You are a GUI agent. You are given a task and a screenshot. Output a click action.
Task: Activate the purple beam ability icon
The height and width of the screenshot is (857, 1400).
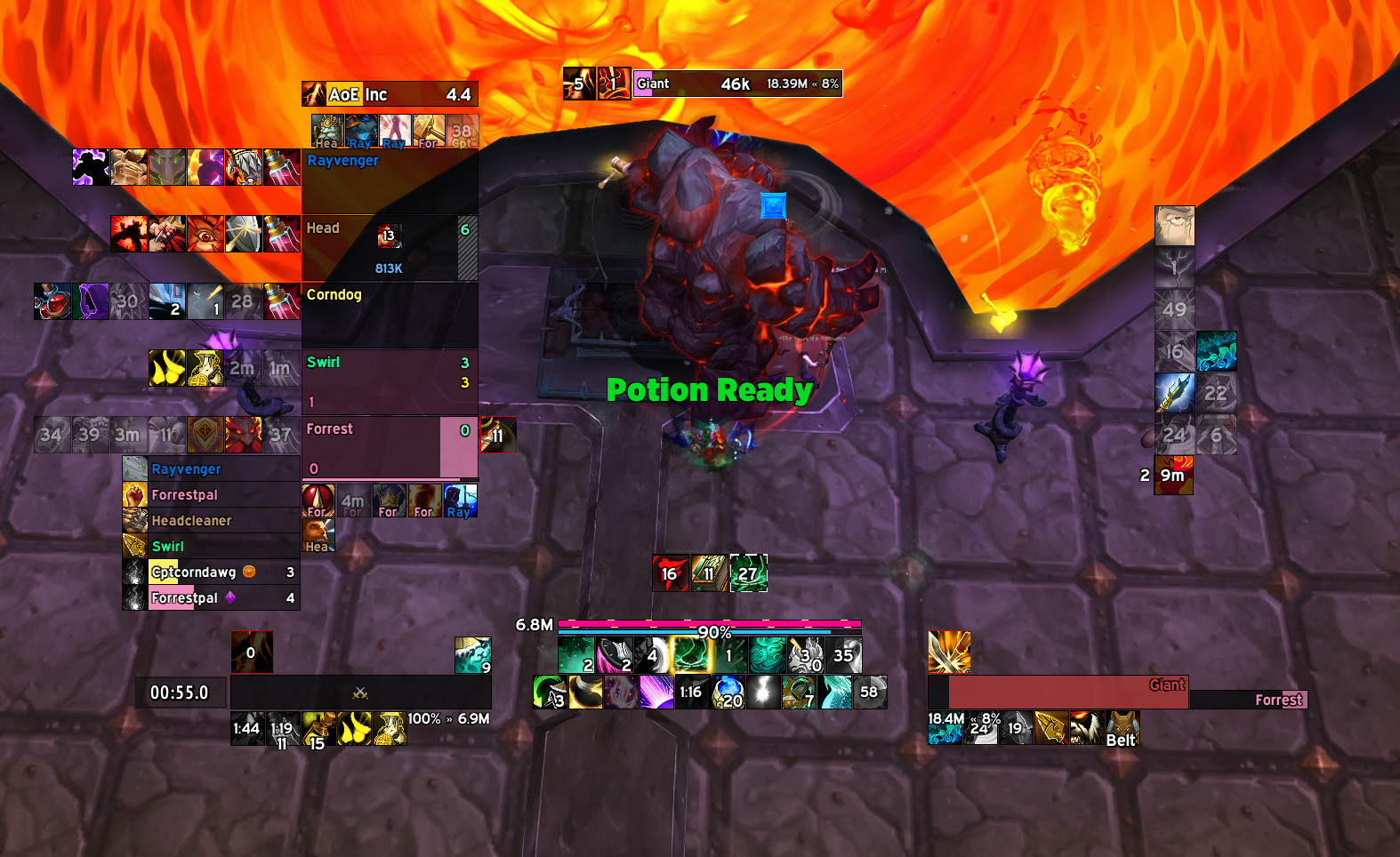pyautogui.click(x=656, y=692)
